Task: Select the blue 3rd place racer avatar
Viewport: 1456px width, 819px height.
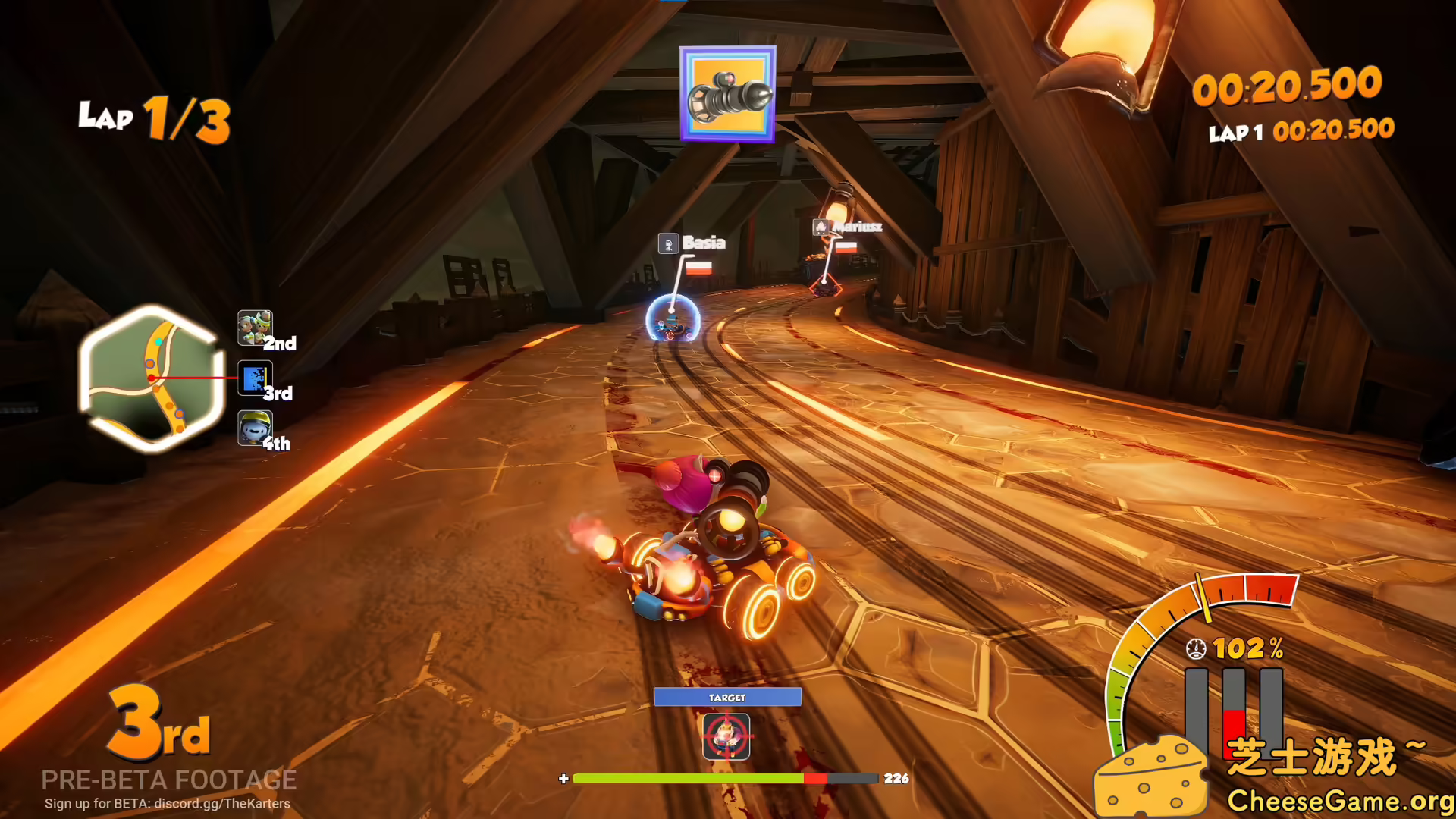Action: (256, 378)
